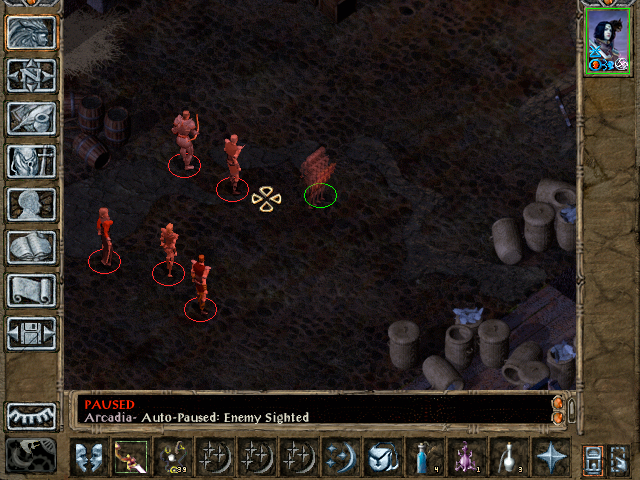This screenshot has height=480, width=640.
Task: Toggle the game clock pause button
Action: (x=31, y=456)
